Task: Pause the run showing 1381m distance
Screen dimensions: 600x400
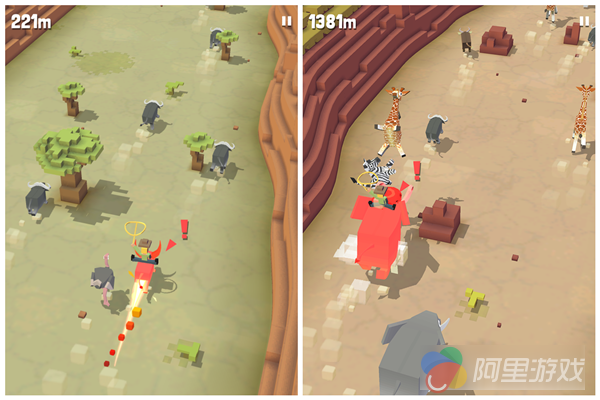Action: (x=584, y=20)
